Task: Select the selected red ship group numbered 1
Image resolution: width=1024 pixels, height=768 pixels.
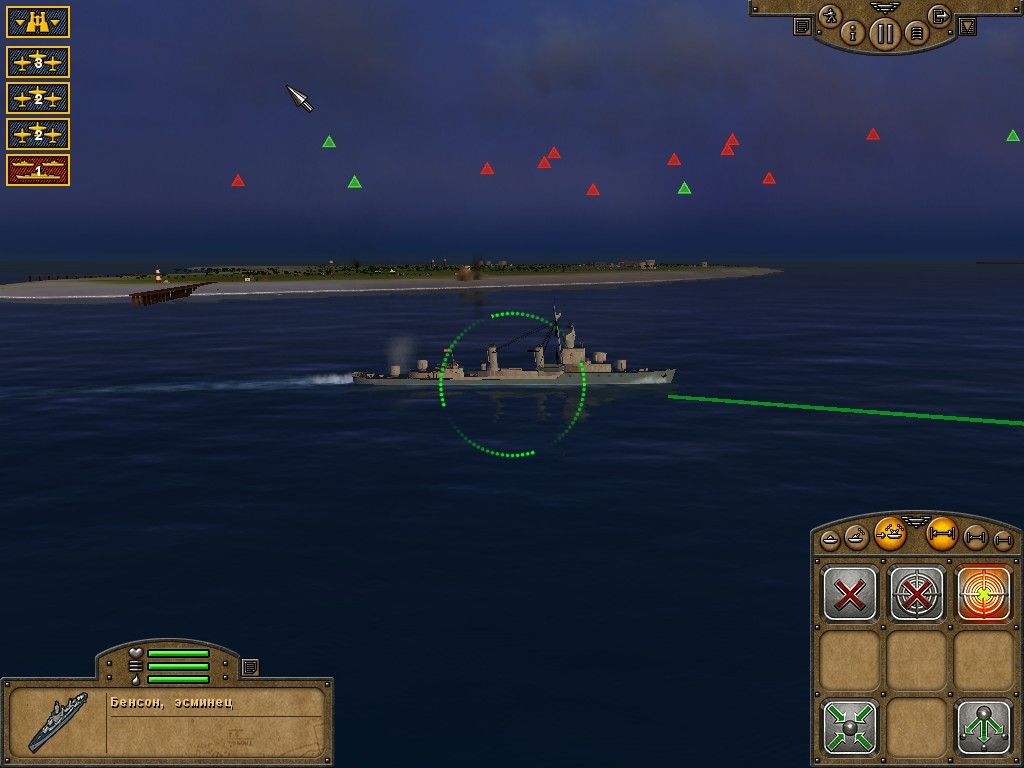Action: (x=38, y=170)
